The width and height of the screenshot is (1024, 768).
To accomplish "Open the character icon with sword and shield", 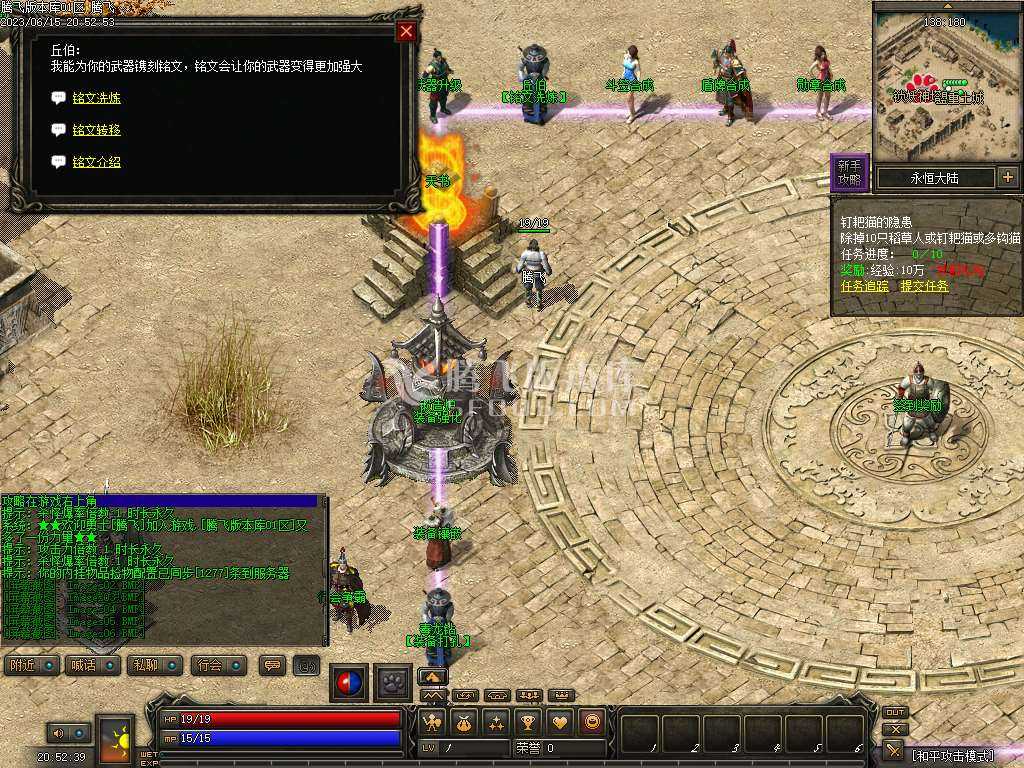I will click(x=434, y=722).
